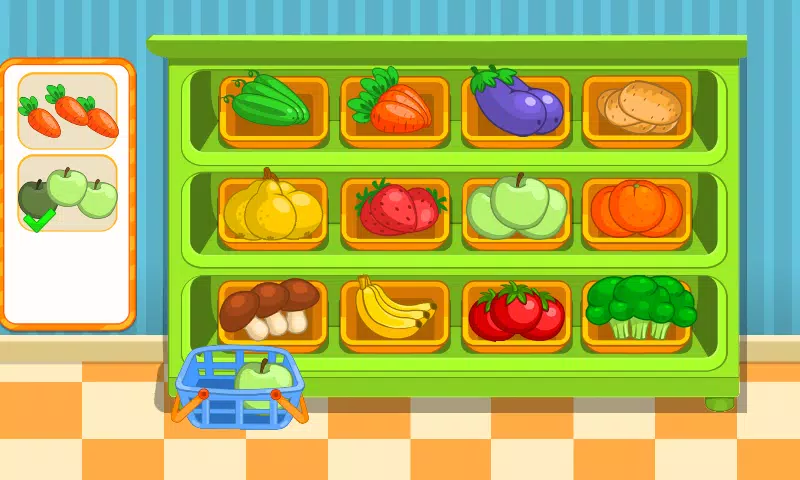This screenshot has width=800, height=480.
Task: Choose the purple eggplants tray
Action: point(516,104)
